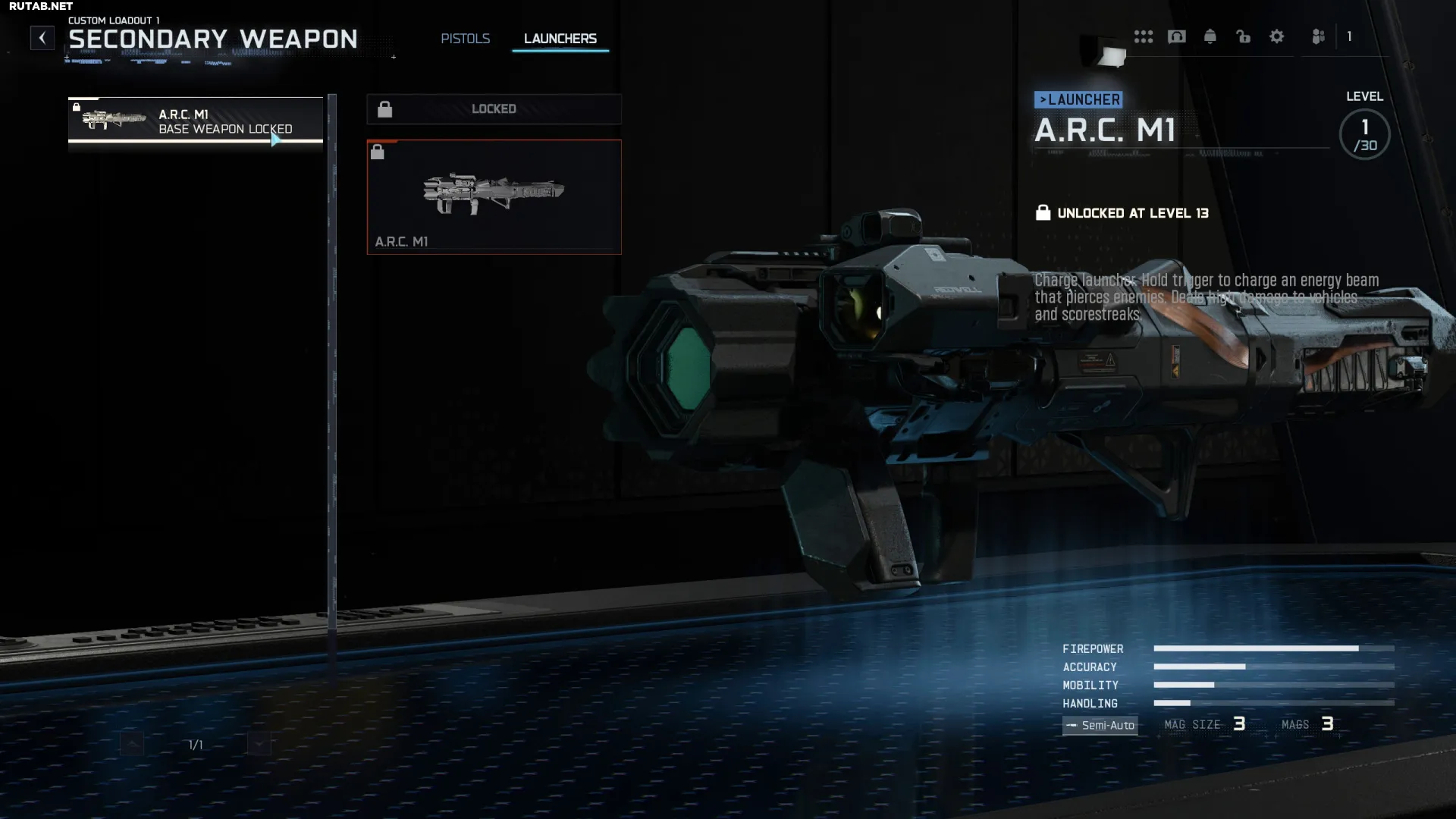
Task: Open the six-dot grid menu icon
Action: 1143,36
